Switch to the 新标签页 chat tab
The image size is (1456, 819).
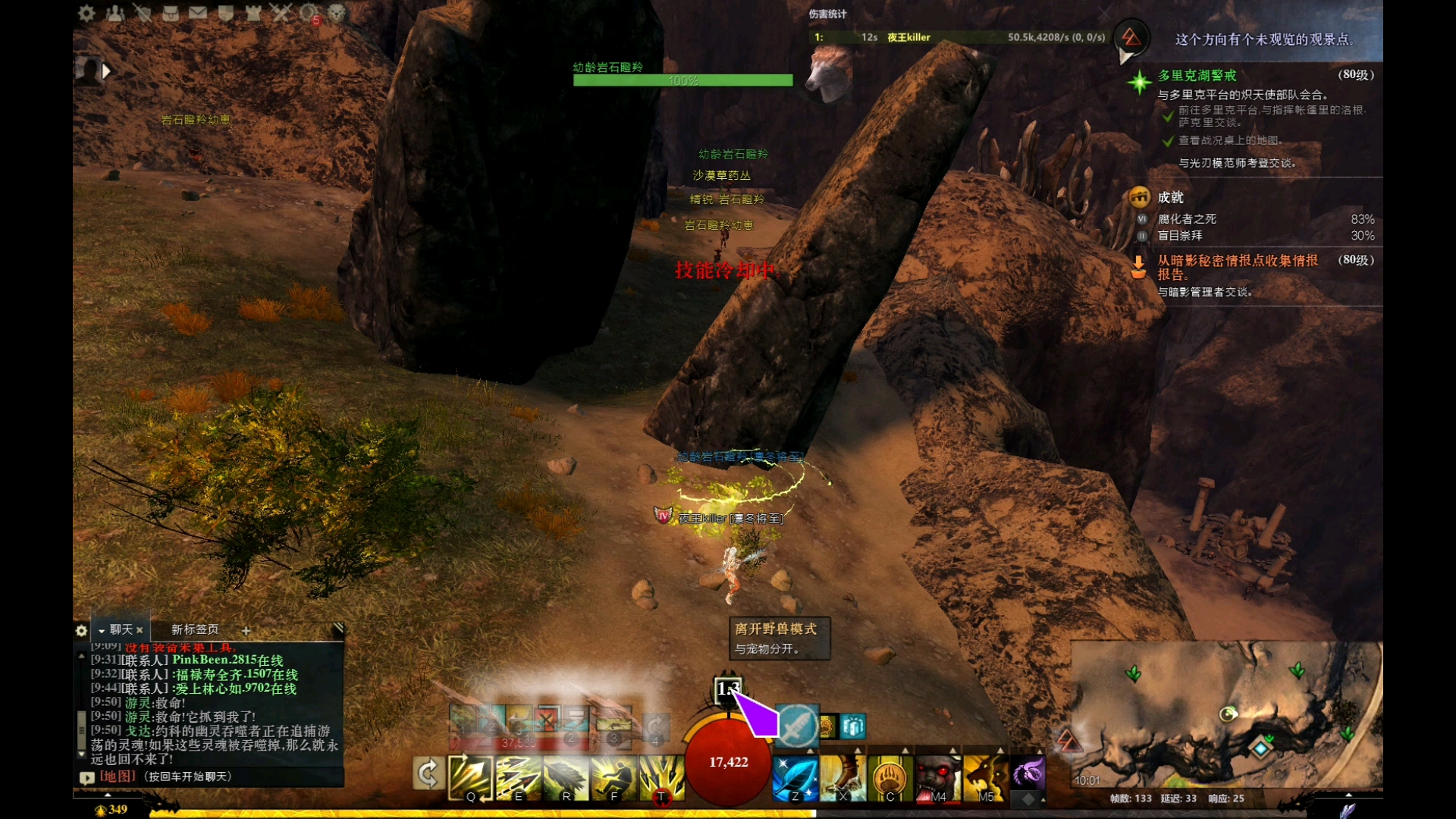195,629
